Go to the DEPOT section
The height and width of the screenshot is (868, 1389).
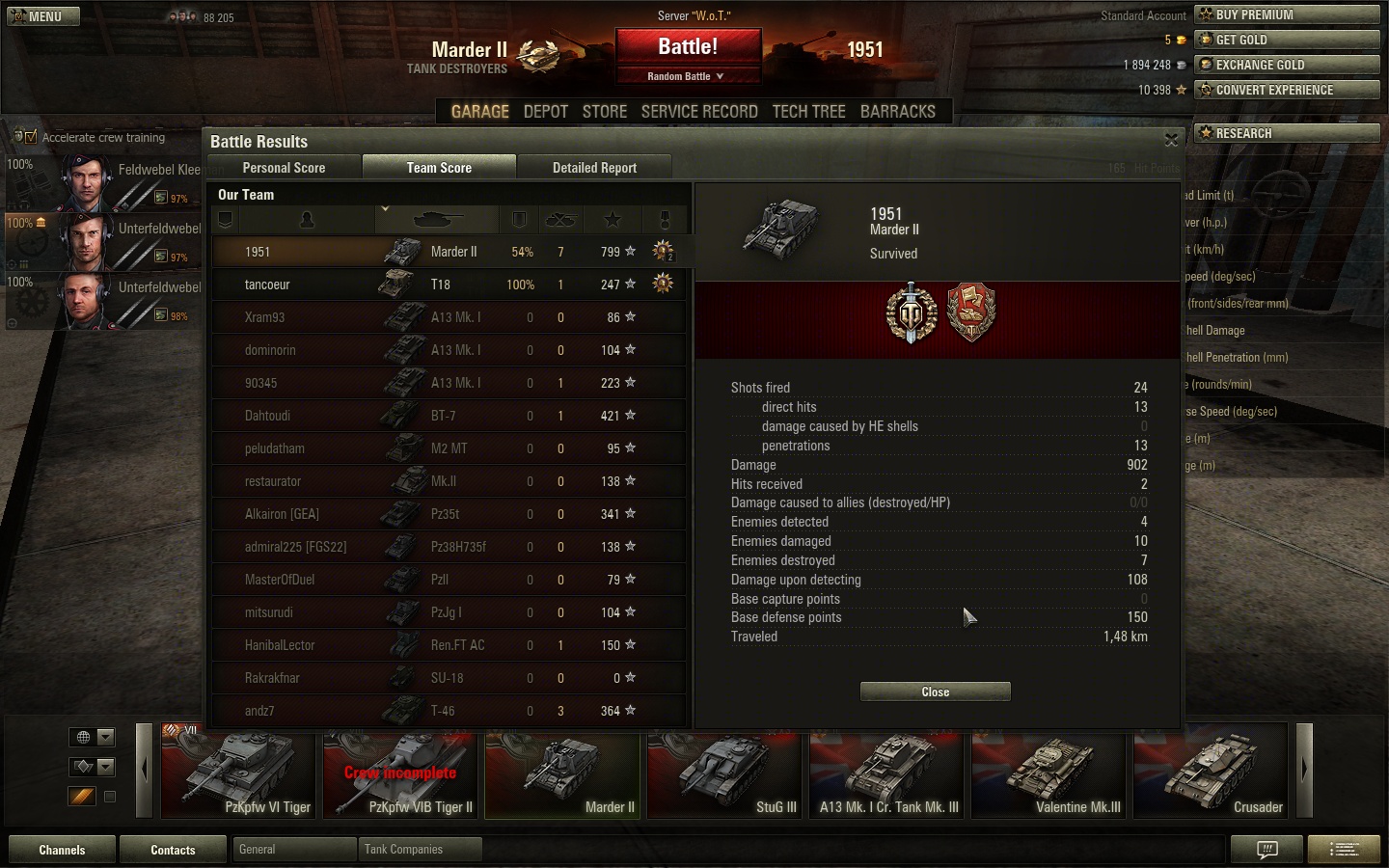point(545,112)
